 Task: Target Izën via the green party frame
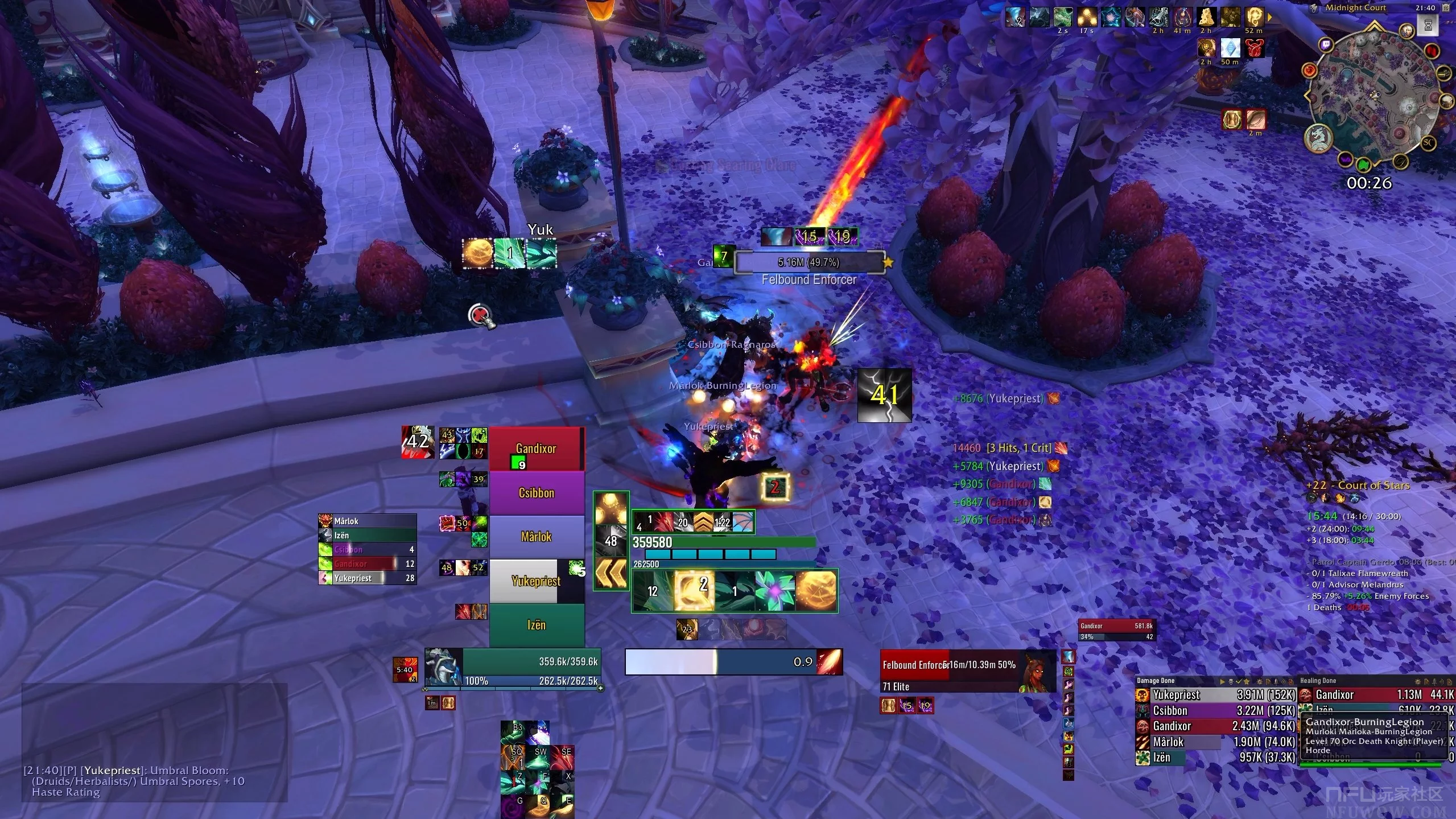point(536,625)
